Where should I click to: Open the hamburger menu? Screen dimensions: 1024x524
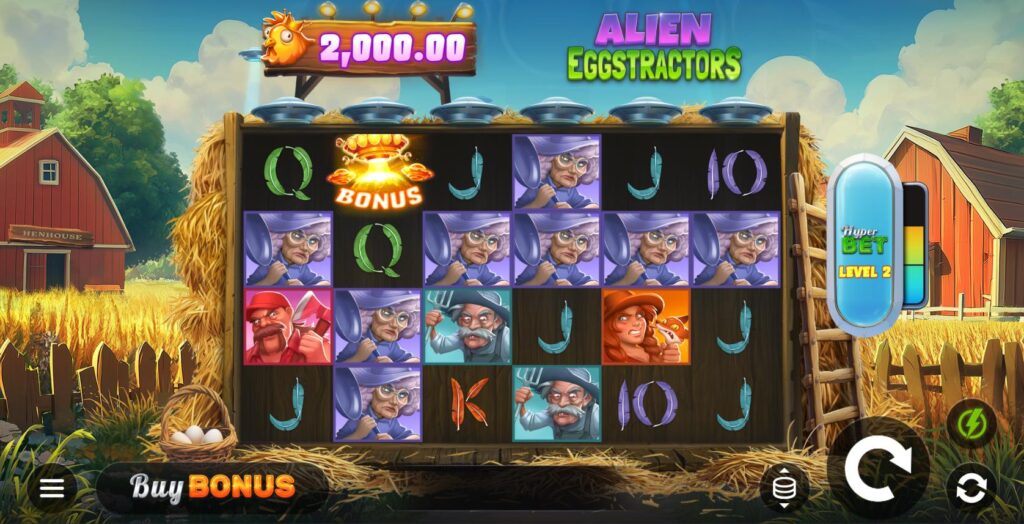pyautogui.click(x=52, y=488)
